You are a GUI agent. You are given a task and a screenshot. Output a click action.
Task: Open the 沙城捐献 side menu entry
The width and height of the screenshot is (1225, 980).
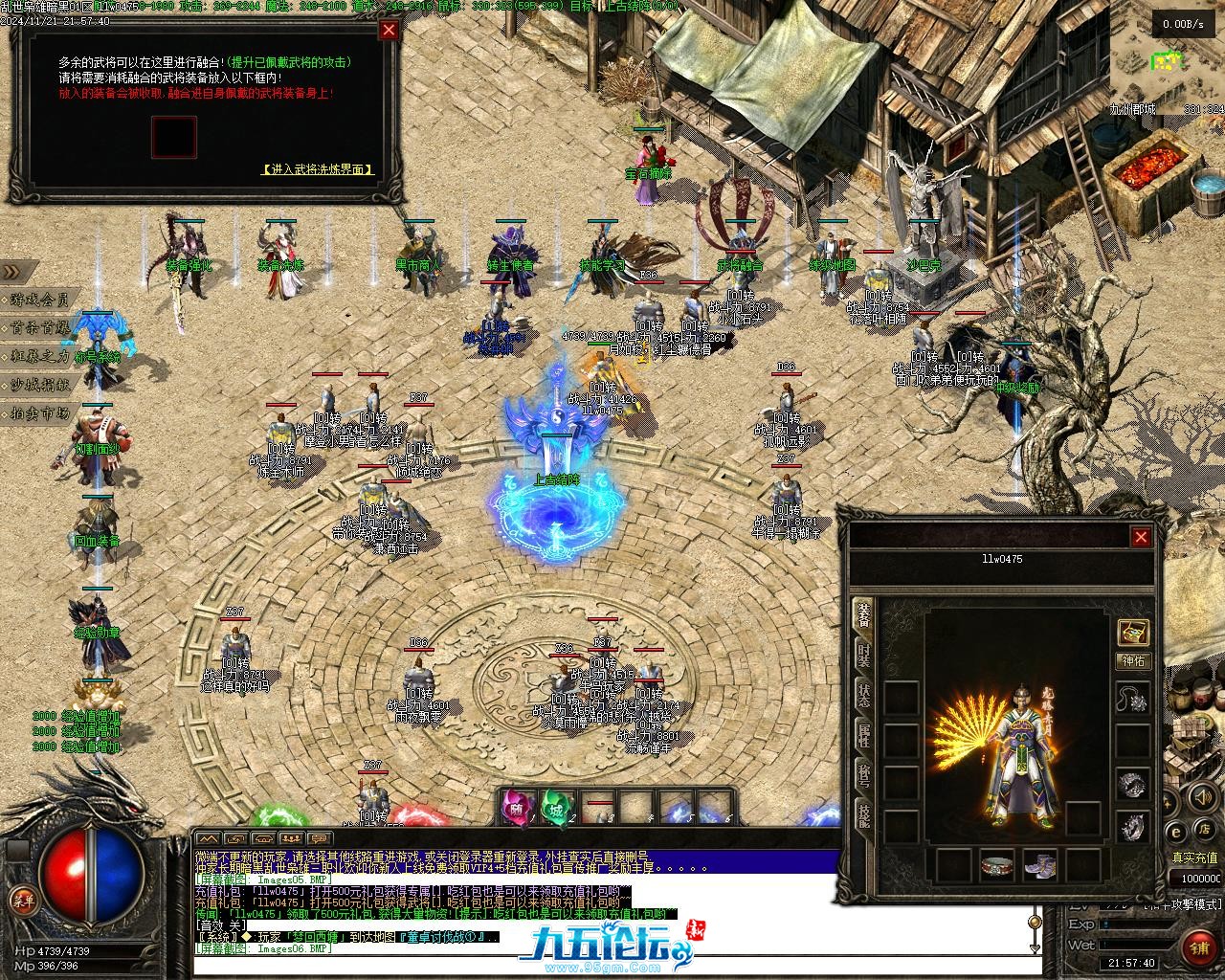tap(40, 385)
